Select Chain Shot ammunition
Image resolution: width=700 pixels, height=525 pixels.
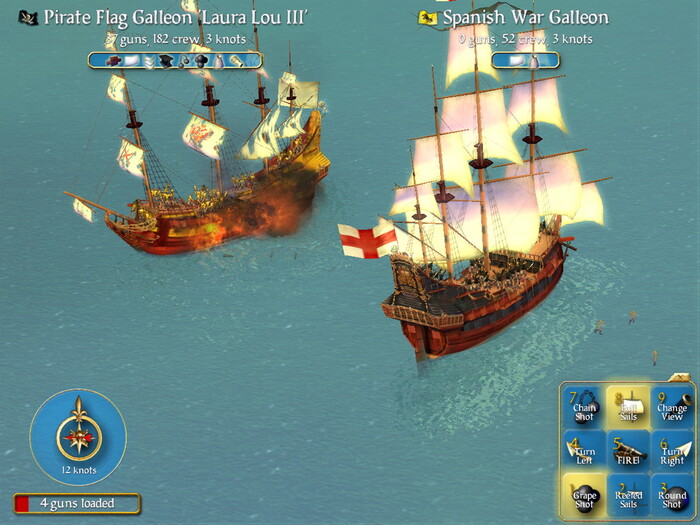584,407
